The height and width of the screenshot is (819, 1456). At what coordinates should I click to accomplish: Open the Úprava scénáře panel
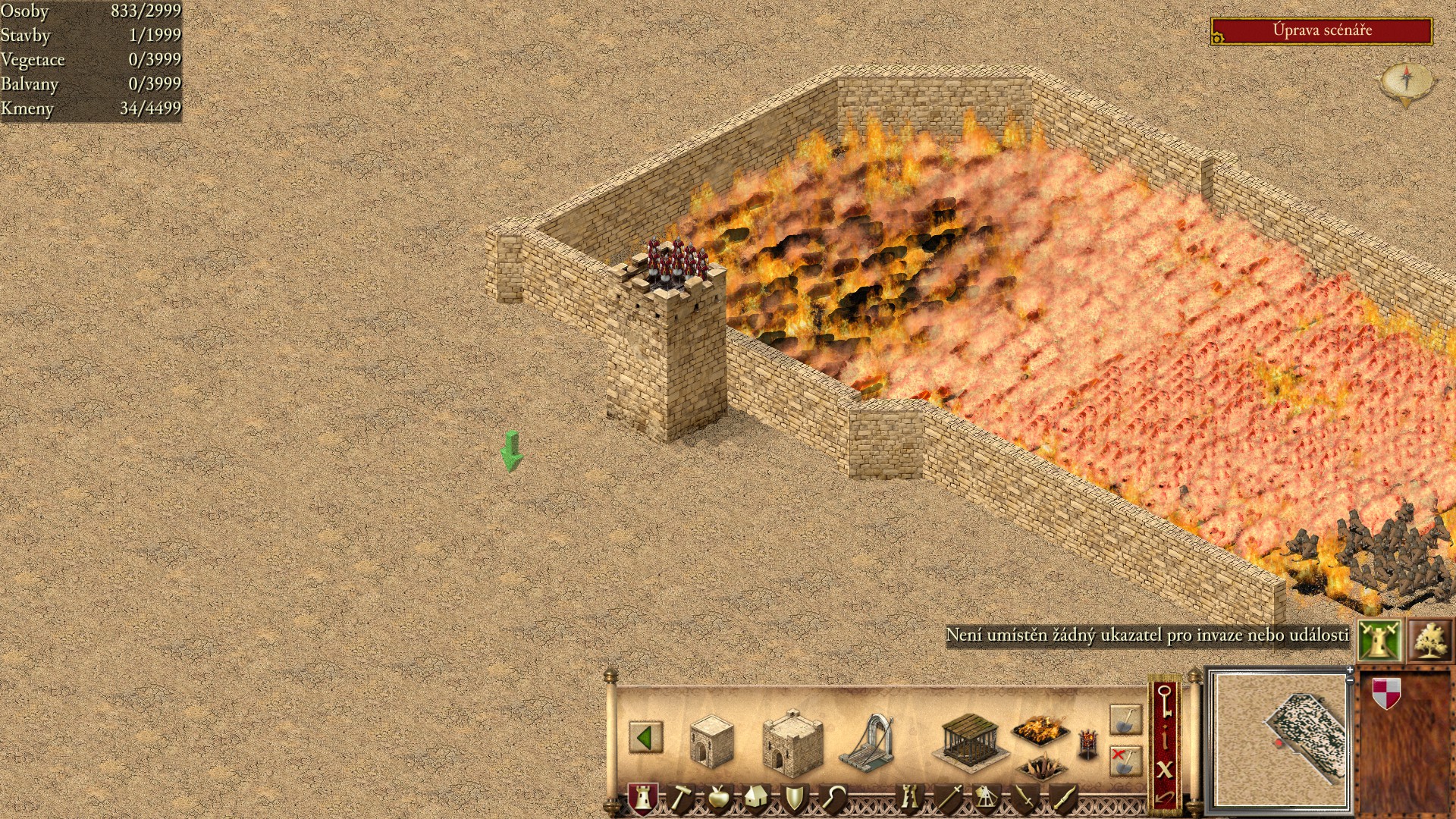[1321, 31]
